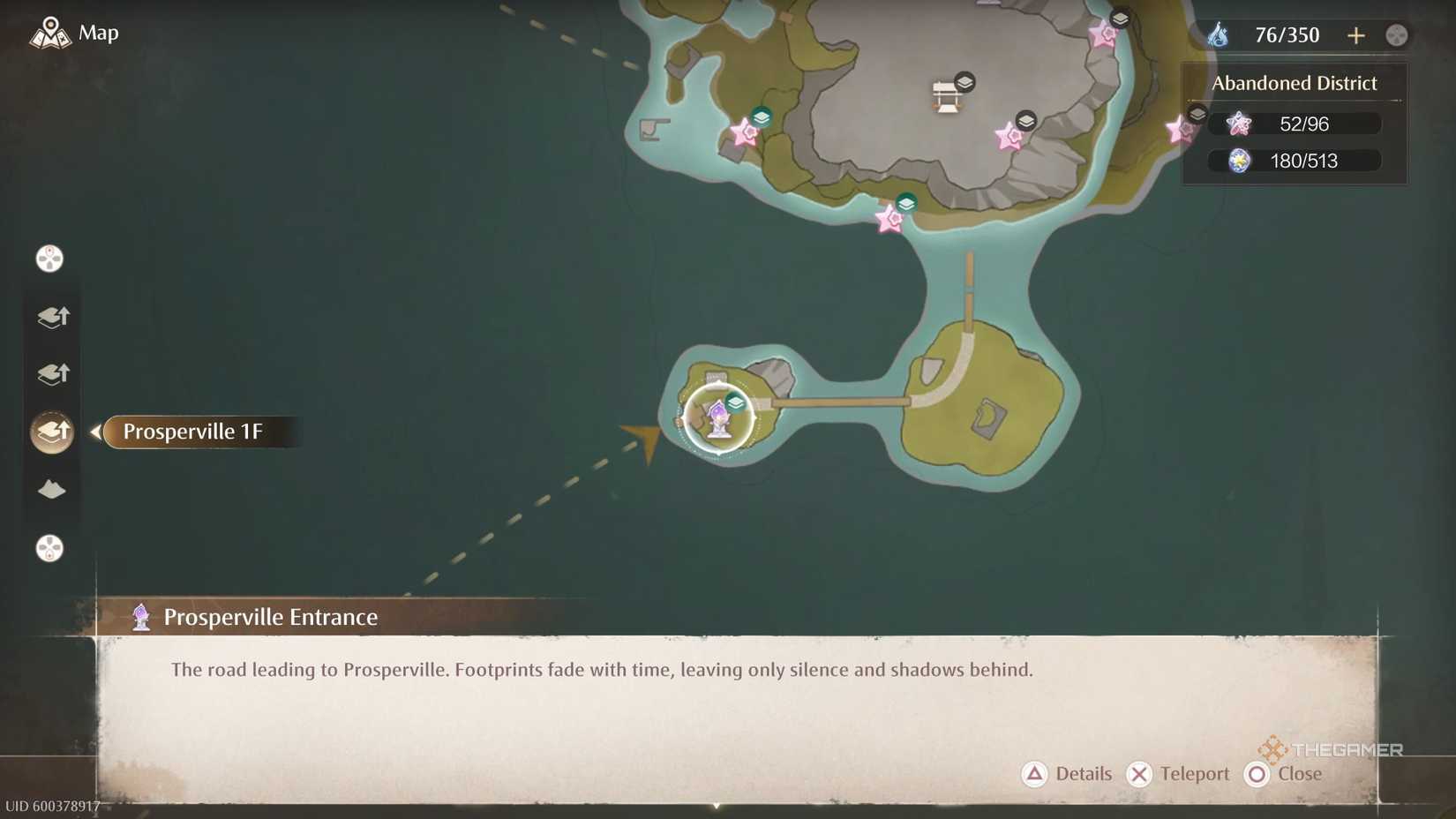Switch to the top floor layer icon
This screenshot has width=1456, height=819.
[x=52, y=316]
